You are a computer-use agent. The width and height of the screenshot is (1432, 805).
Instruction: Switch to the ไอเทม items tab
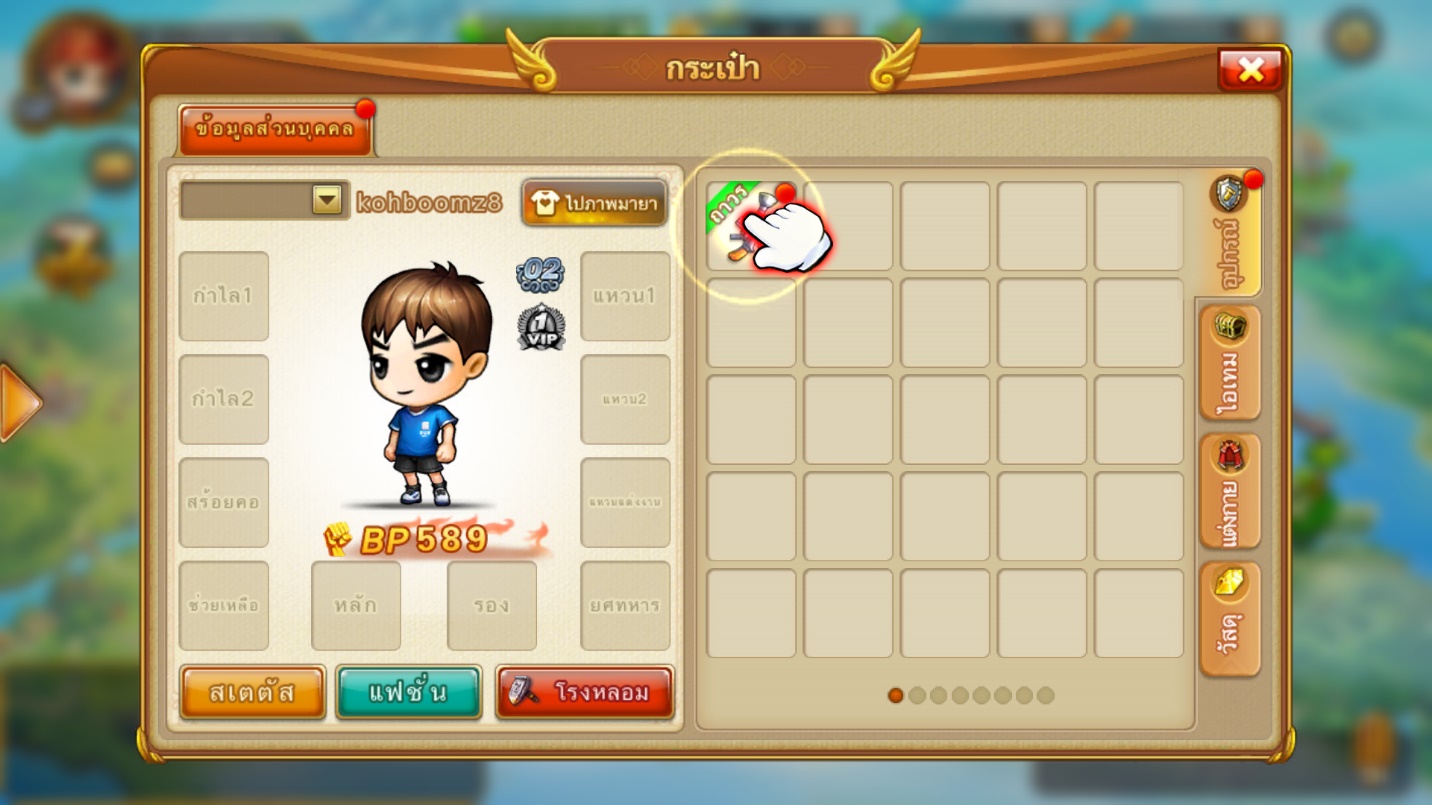(x=1229, y=364)
